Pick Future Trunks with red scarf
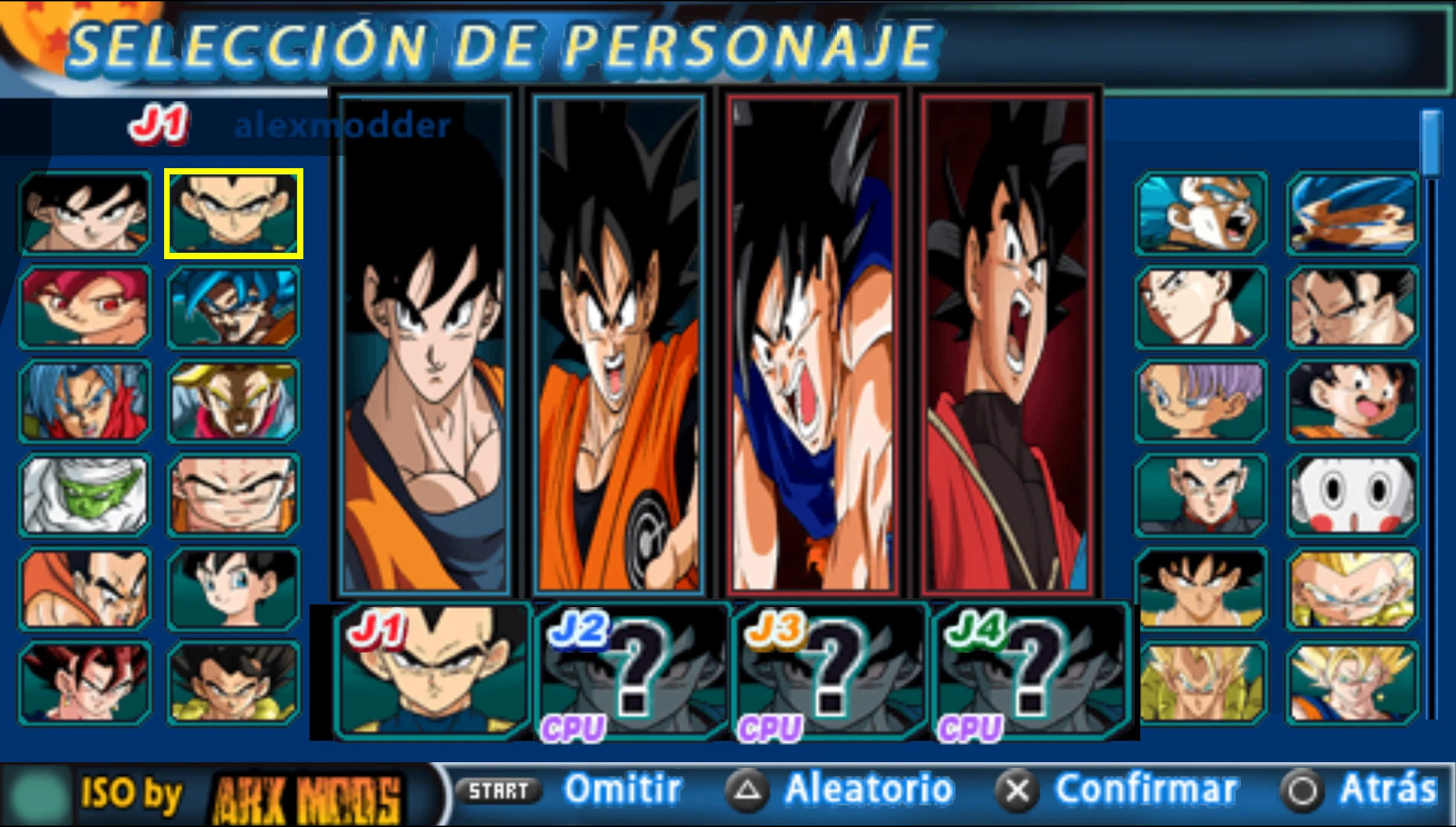Screen dimensions: 1456x827 click(x=85, y=401)
